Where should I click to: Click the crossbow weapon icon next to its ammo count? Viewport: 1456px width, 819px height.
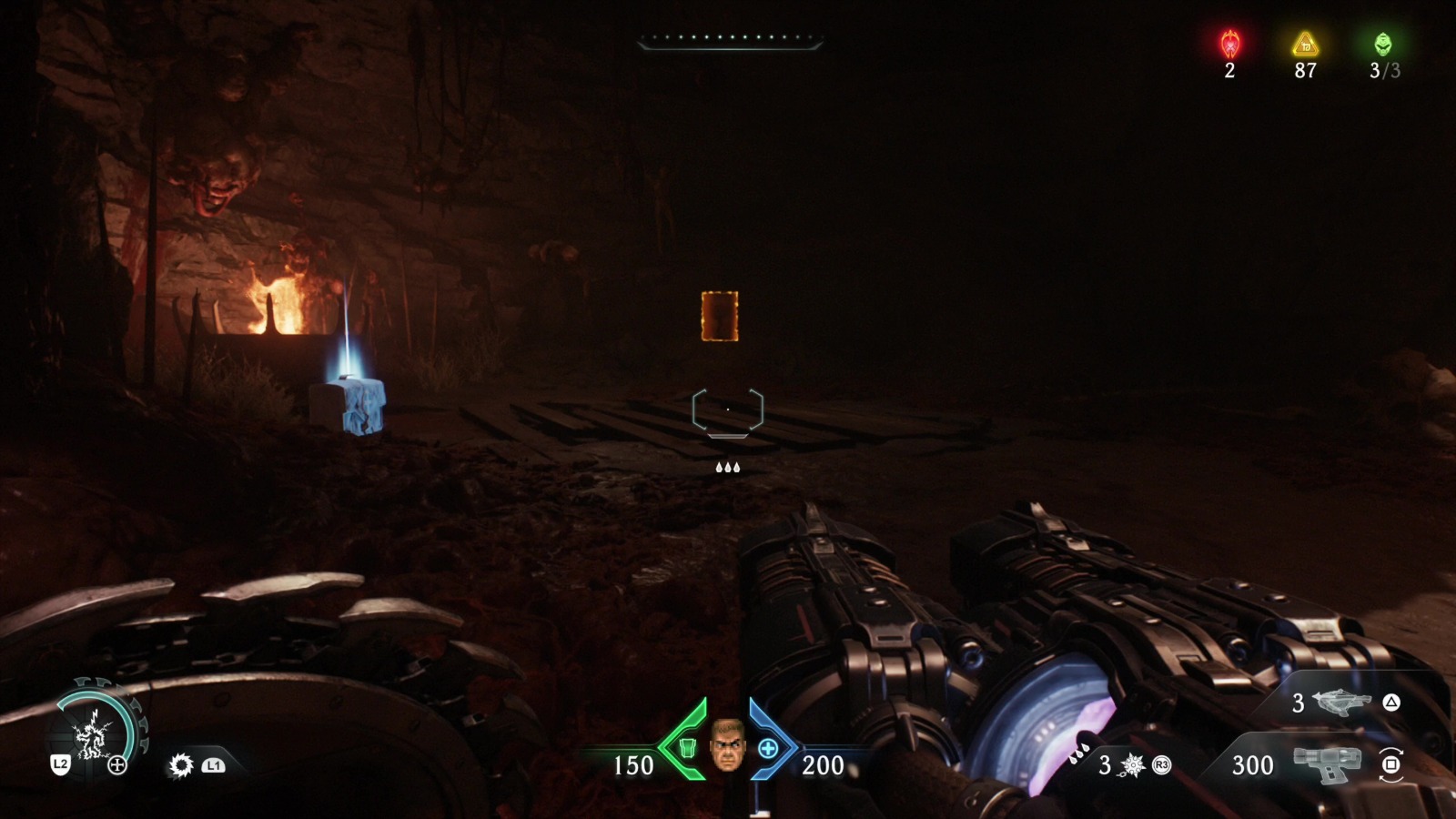coord(1343,703)
